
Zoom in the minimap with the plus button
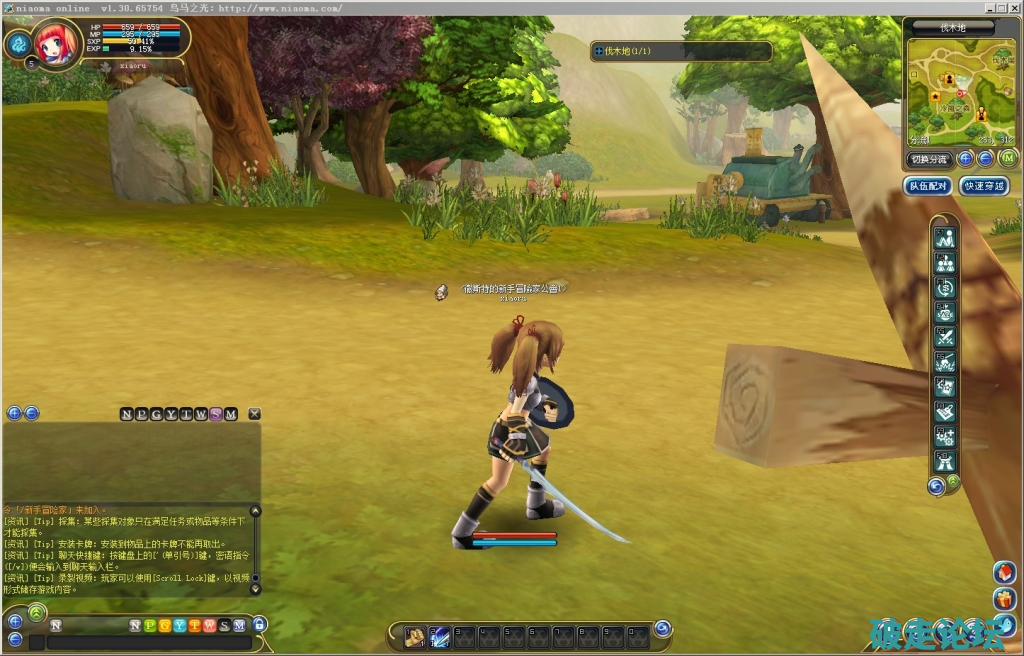coord(966,159)
